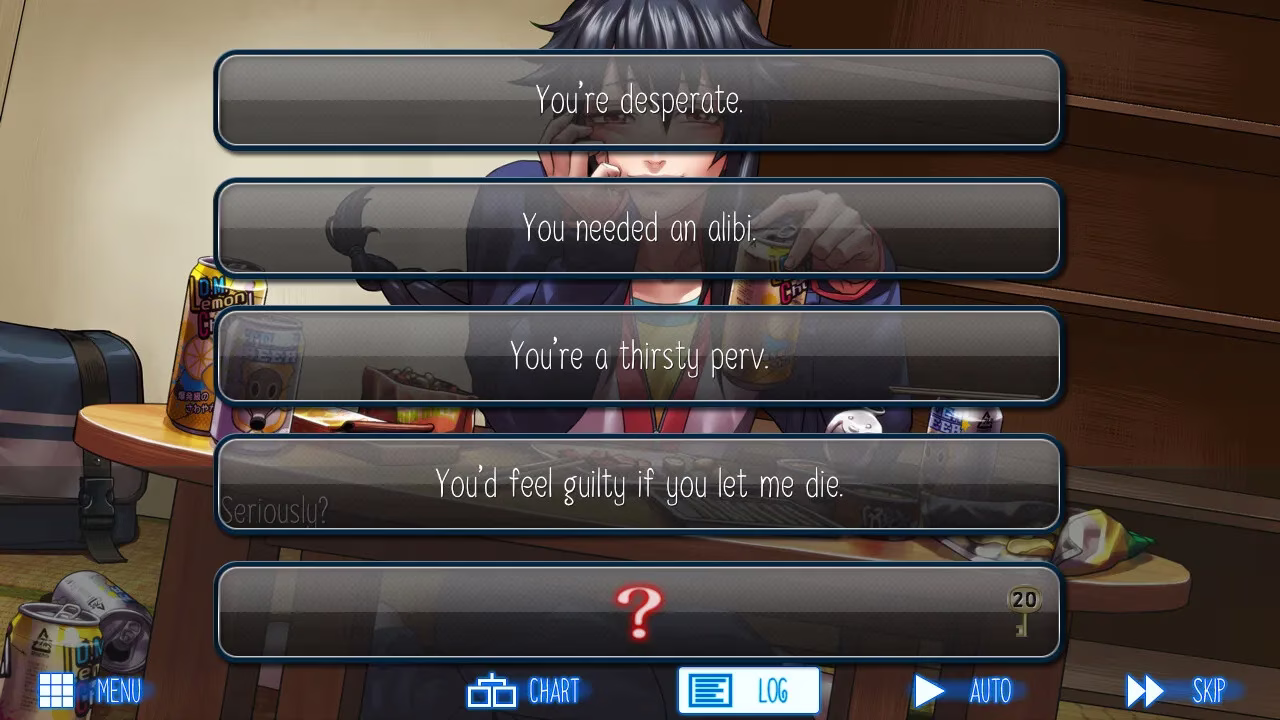Select "You needed an alibi." option
Screen dimensions: 1280x720
[x=638, y=228]
